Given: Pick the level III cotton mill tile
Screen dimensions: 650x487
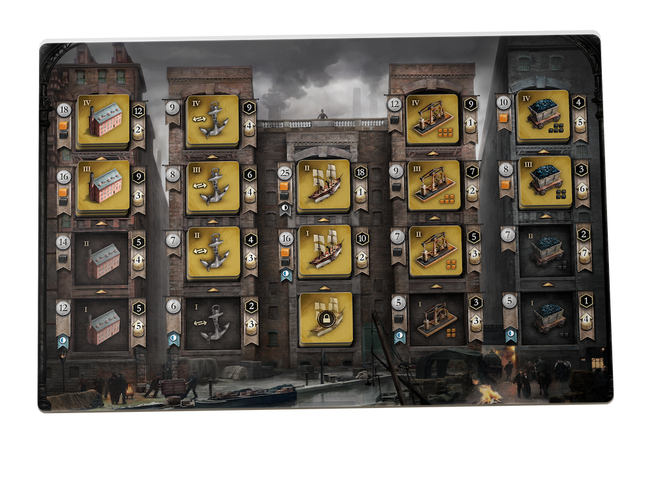Looking at the screenshot, I should 103,187.
